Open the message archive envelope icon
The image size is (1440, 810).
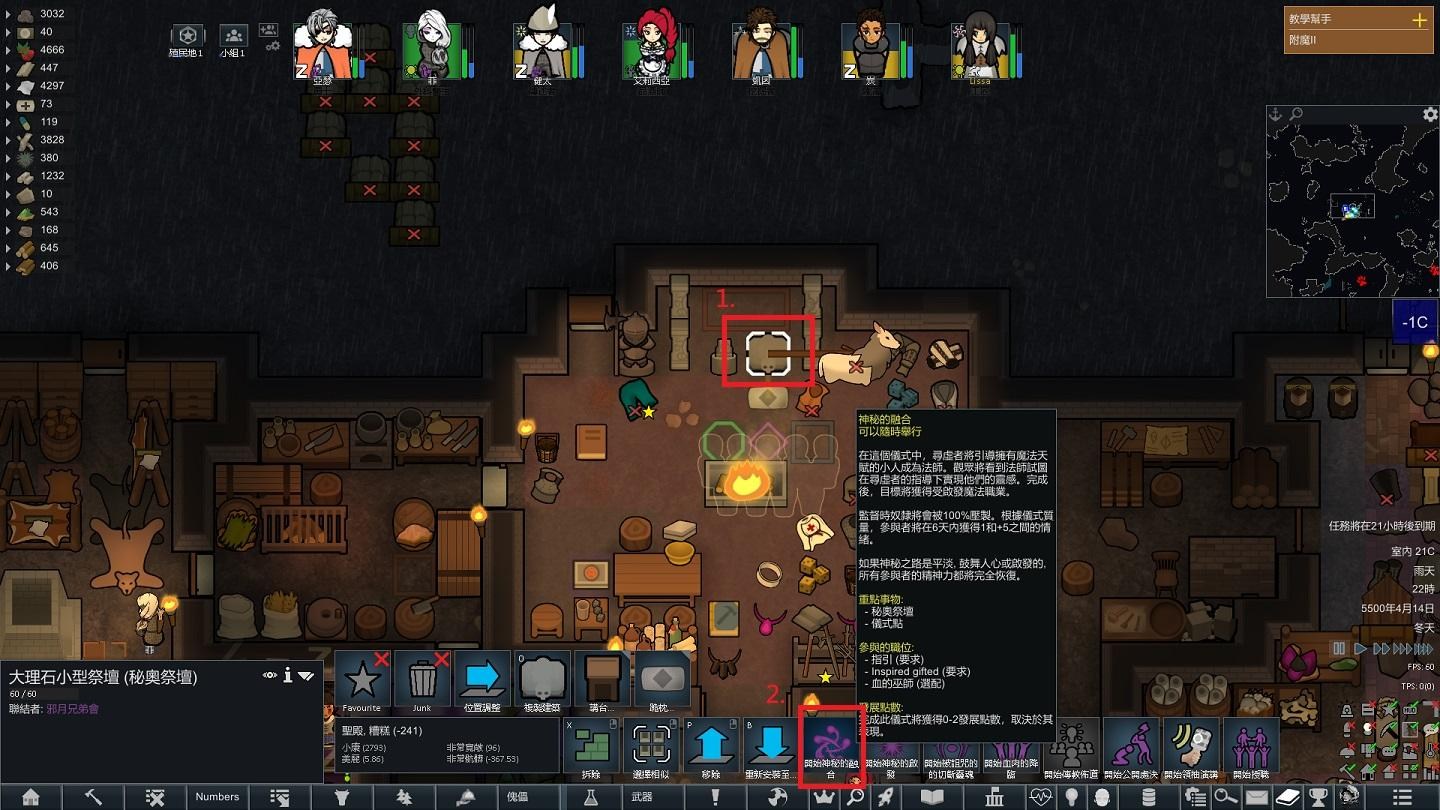(x=1257, y=797)
